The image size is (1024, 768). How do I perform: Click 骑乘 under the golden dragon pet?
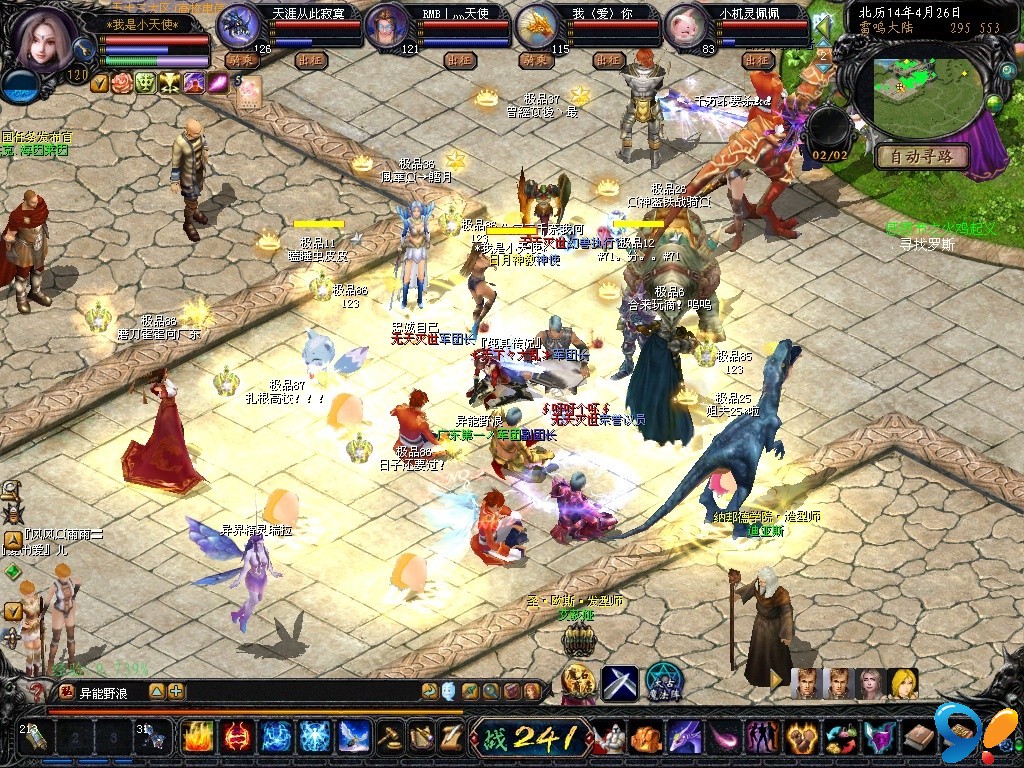click(x=537, y=60)
